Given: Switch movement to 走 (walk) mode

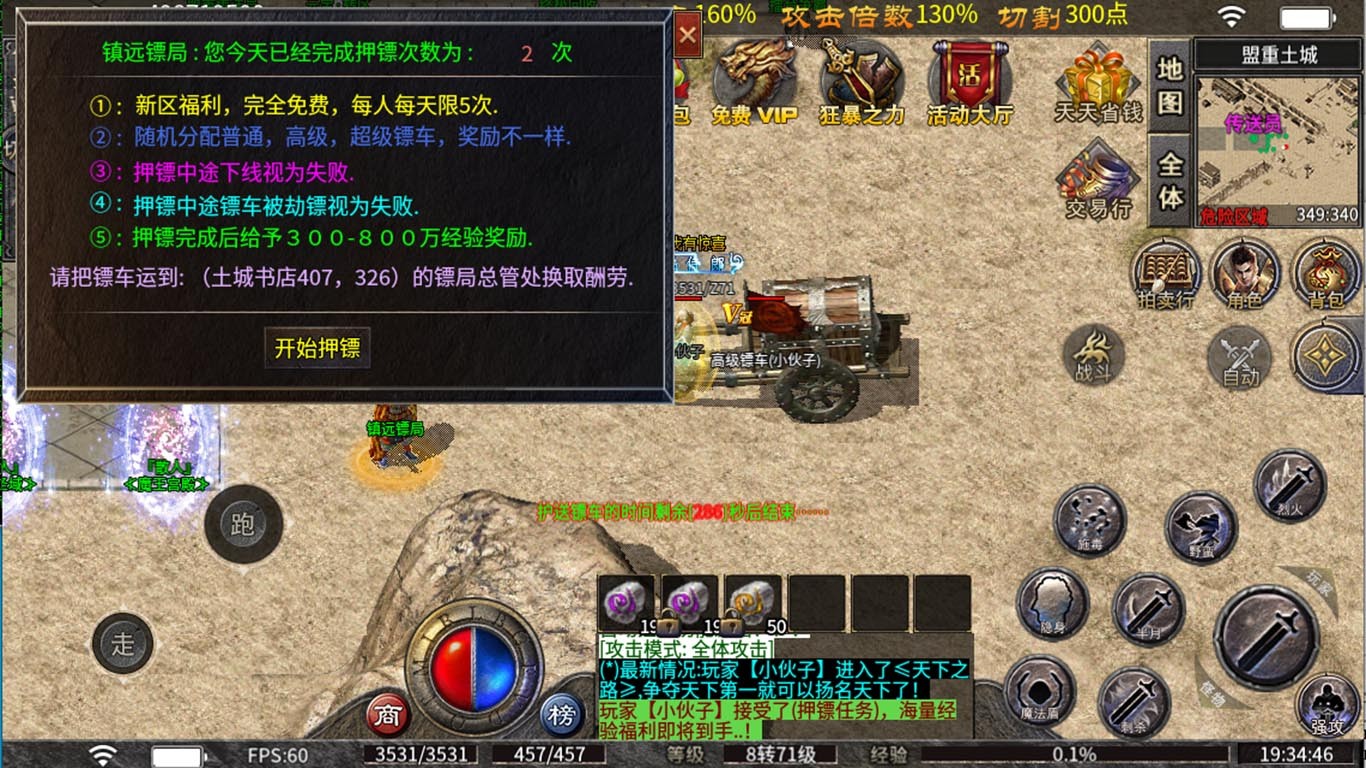Looking at the screenshot, I should click(123, 644).
